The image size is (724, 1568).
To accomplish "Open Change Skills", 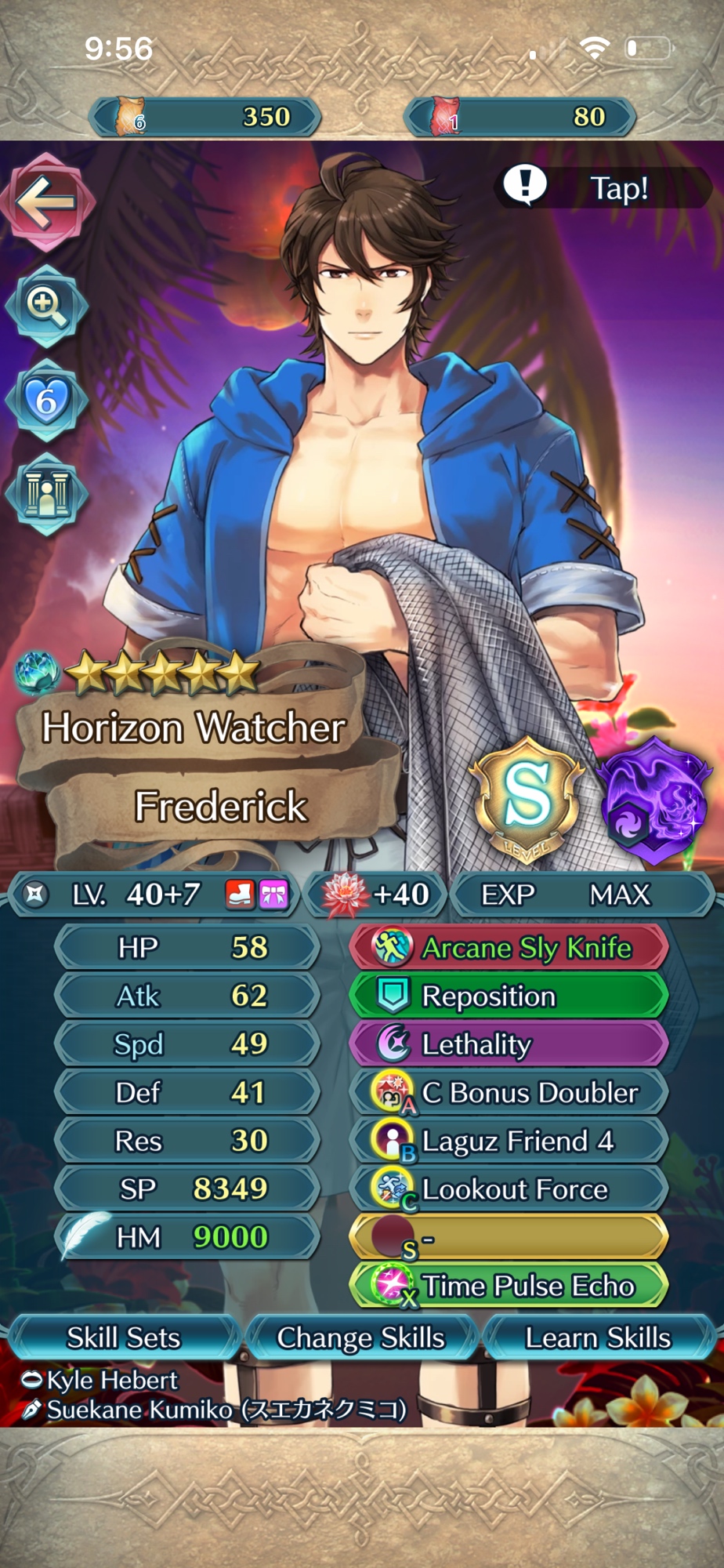I will [x=361, y=1338].
